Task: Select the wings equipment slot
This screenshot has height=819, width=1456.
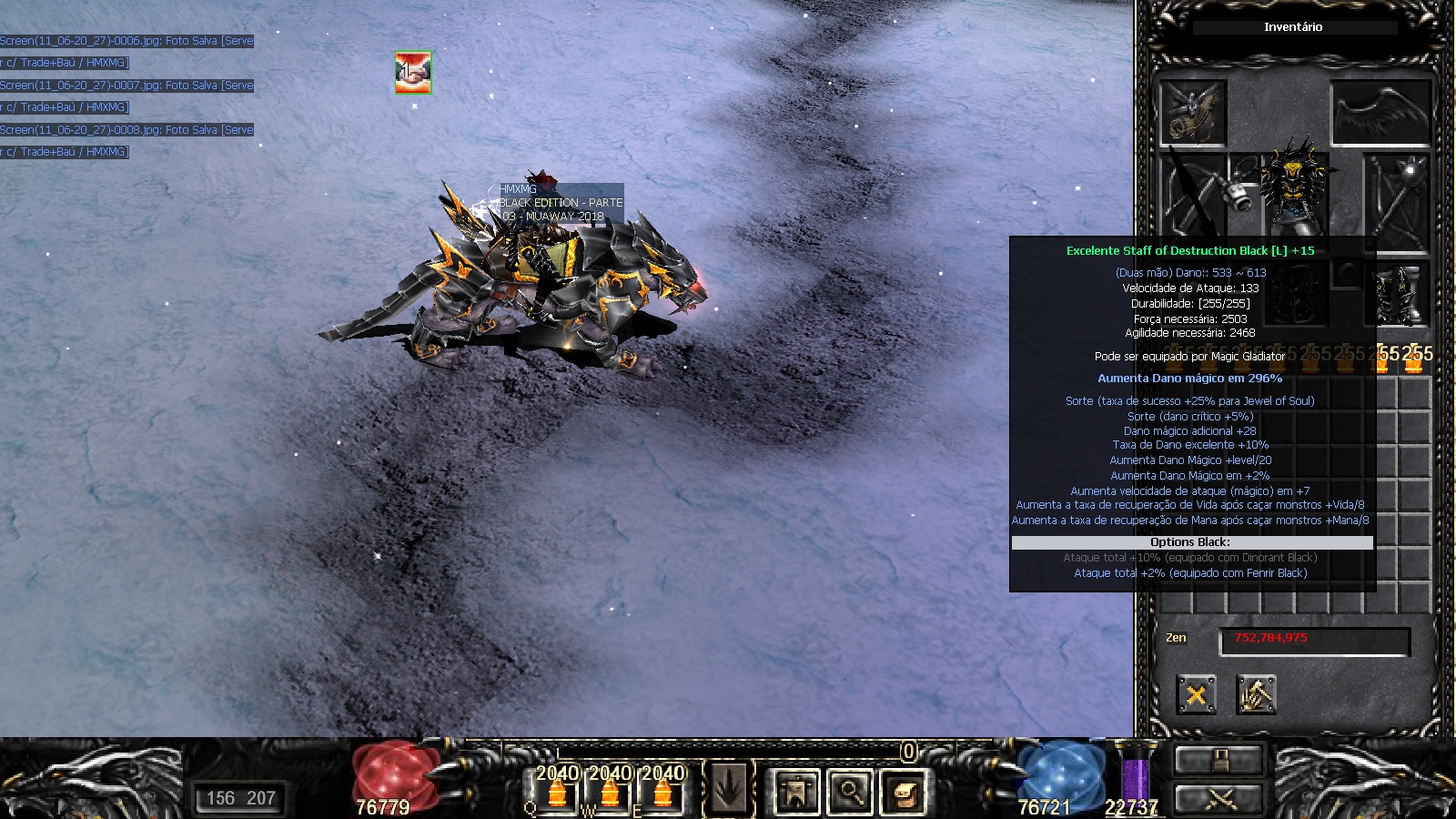Action: click(x=1380, y=113)
